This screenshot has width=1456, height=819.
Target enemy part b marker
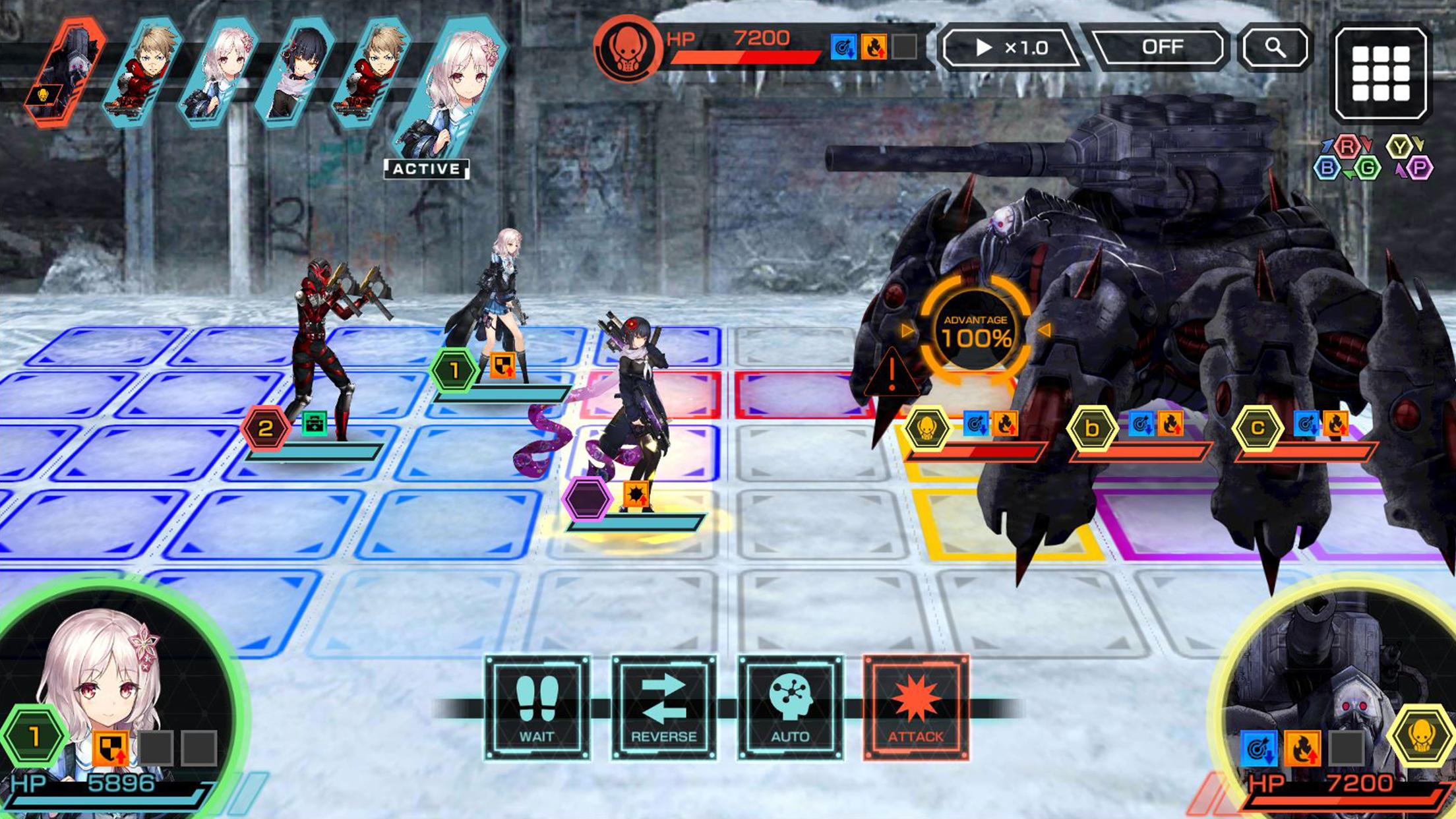(1092, 429)
